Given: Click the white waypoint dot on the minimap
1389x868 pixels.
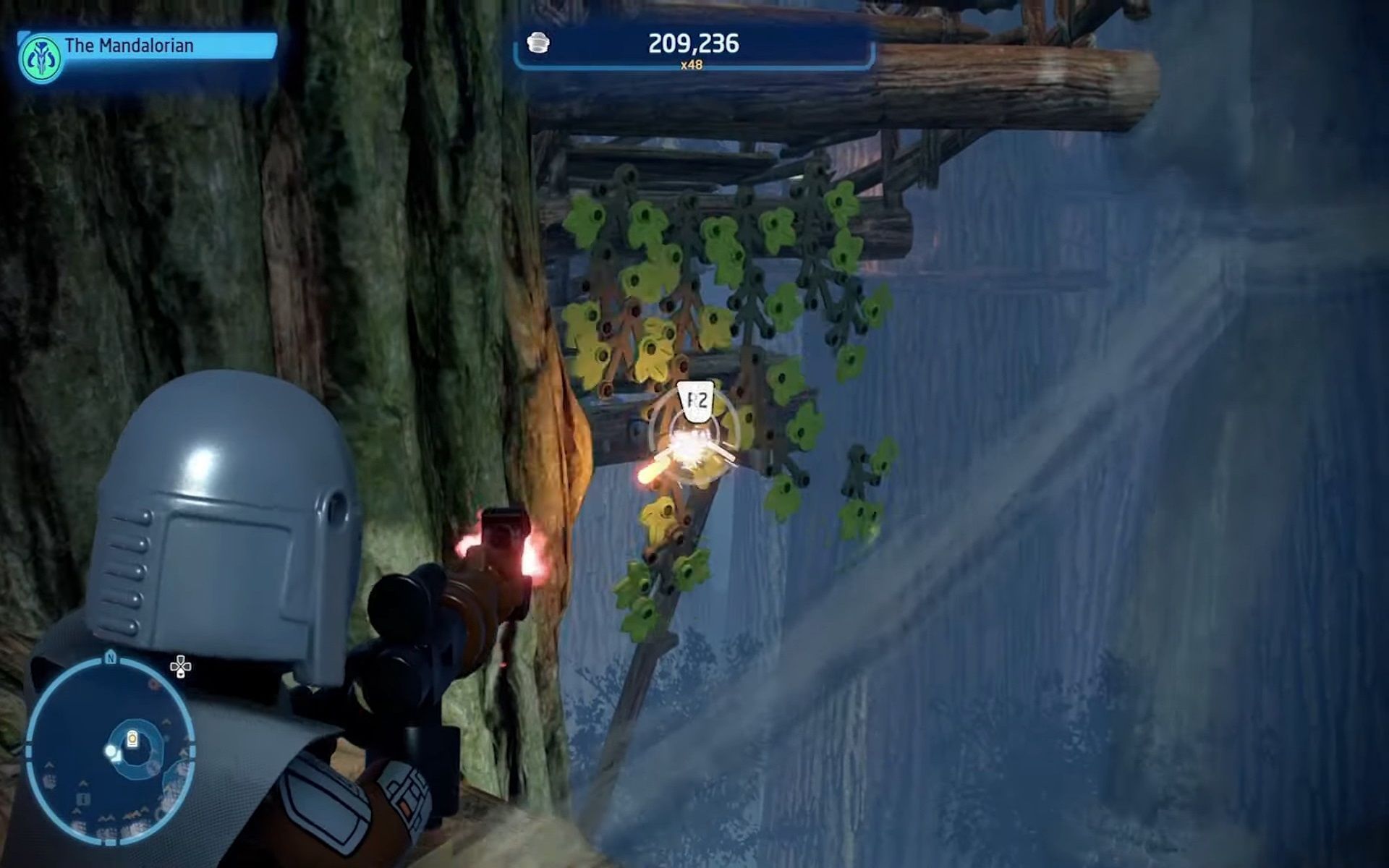Looking at the screenshot, I should 110,752.
